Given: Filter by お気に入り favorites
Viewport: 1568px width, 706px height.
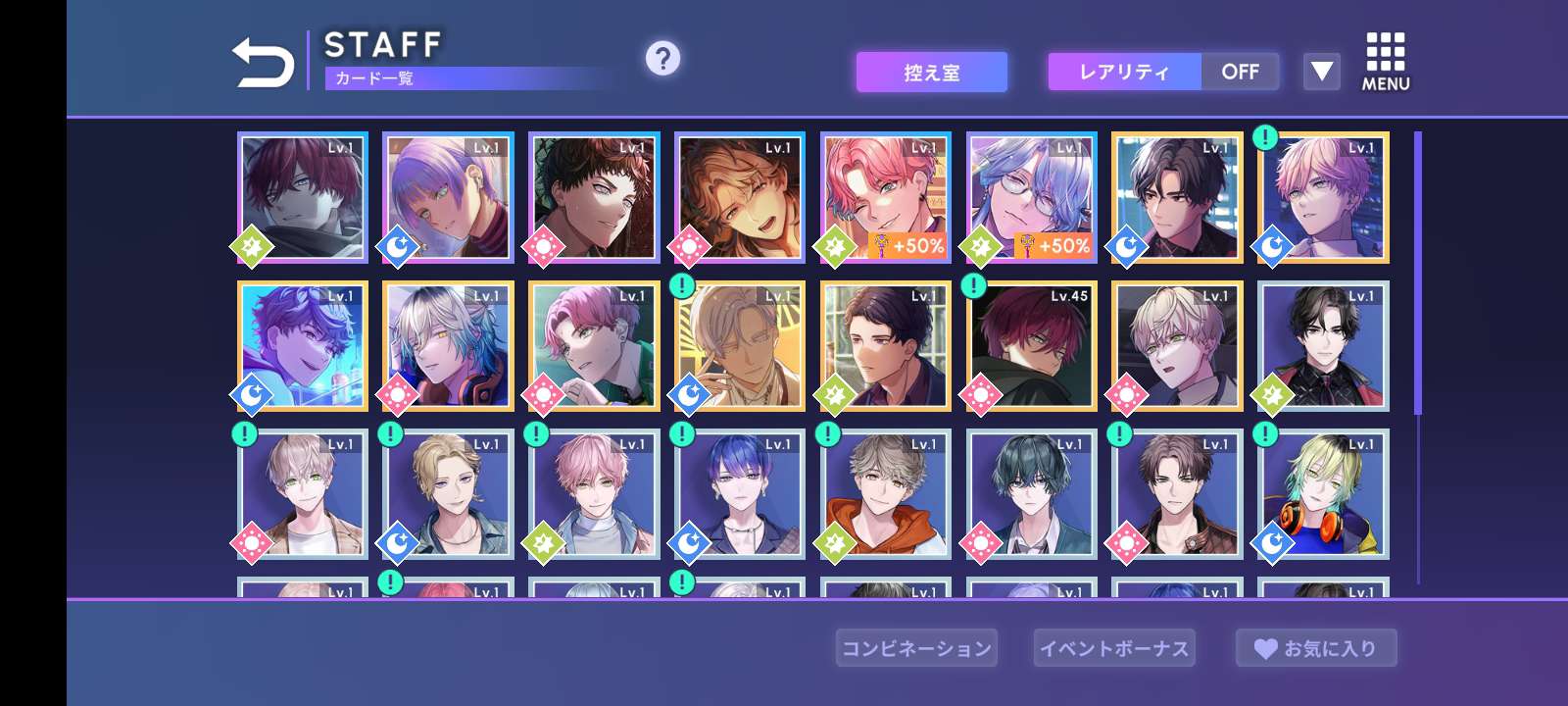Looking at the screenshot, I should pos(1316,648).
